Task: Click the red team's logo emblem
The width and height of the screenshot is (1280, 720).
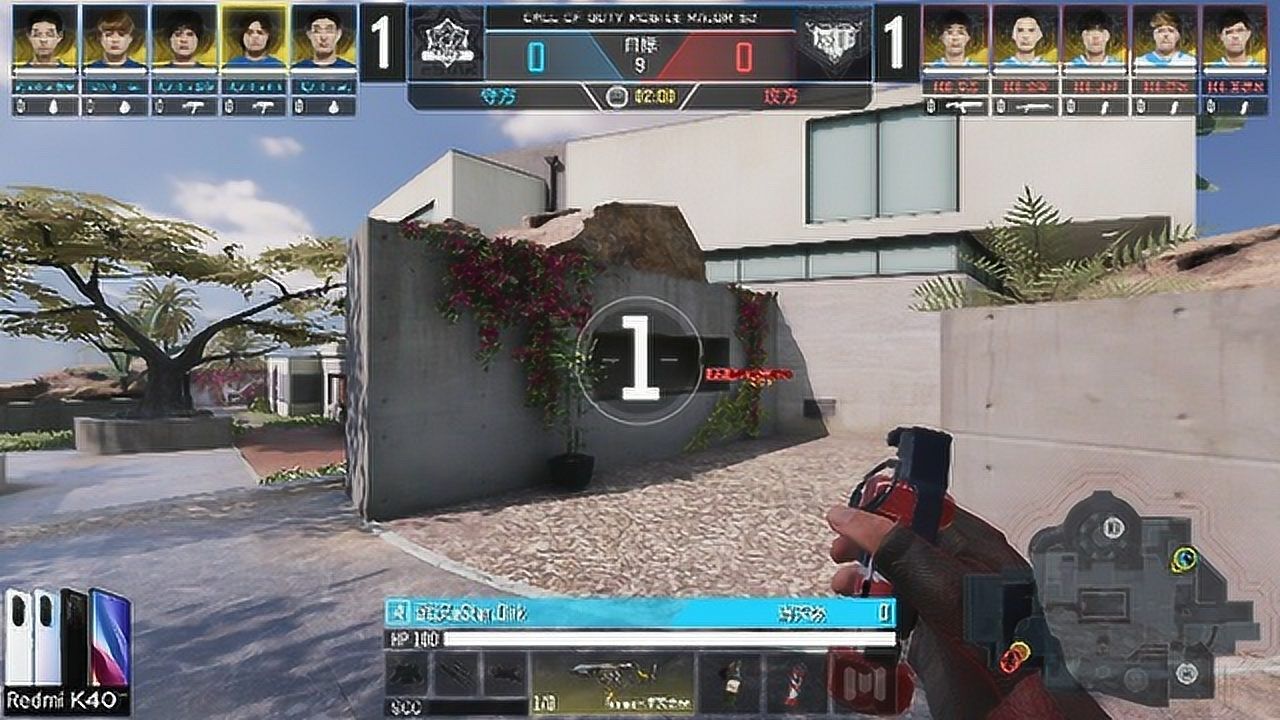Action: tap(834, 44)
